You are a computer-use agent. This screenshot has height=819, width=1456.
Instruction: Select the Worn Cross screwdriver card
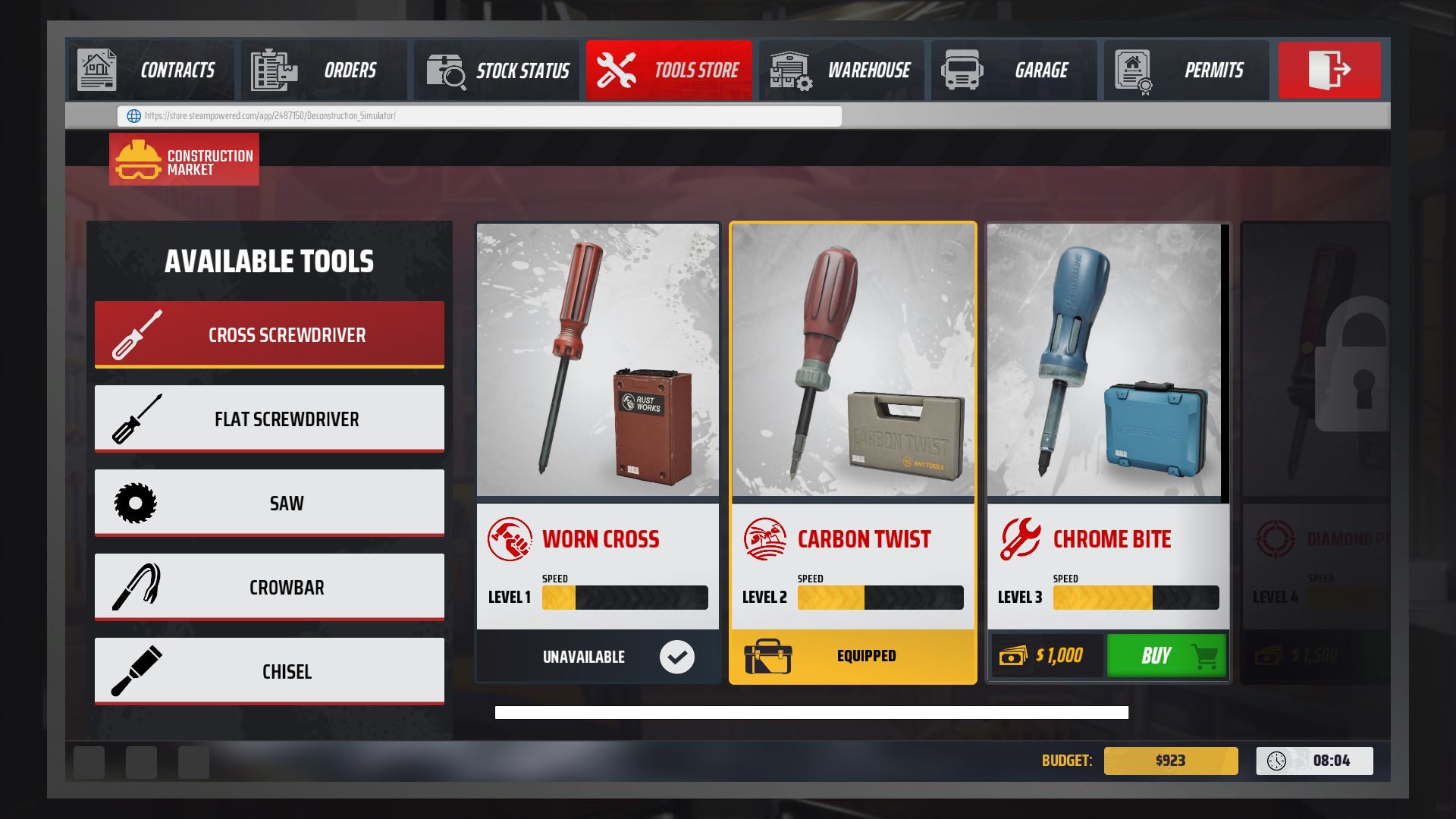click(598, 425)
